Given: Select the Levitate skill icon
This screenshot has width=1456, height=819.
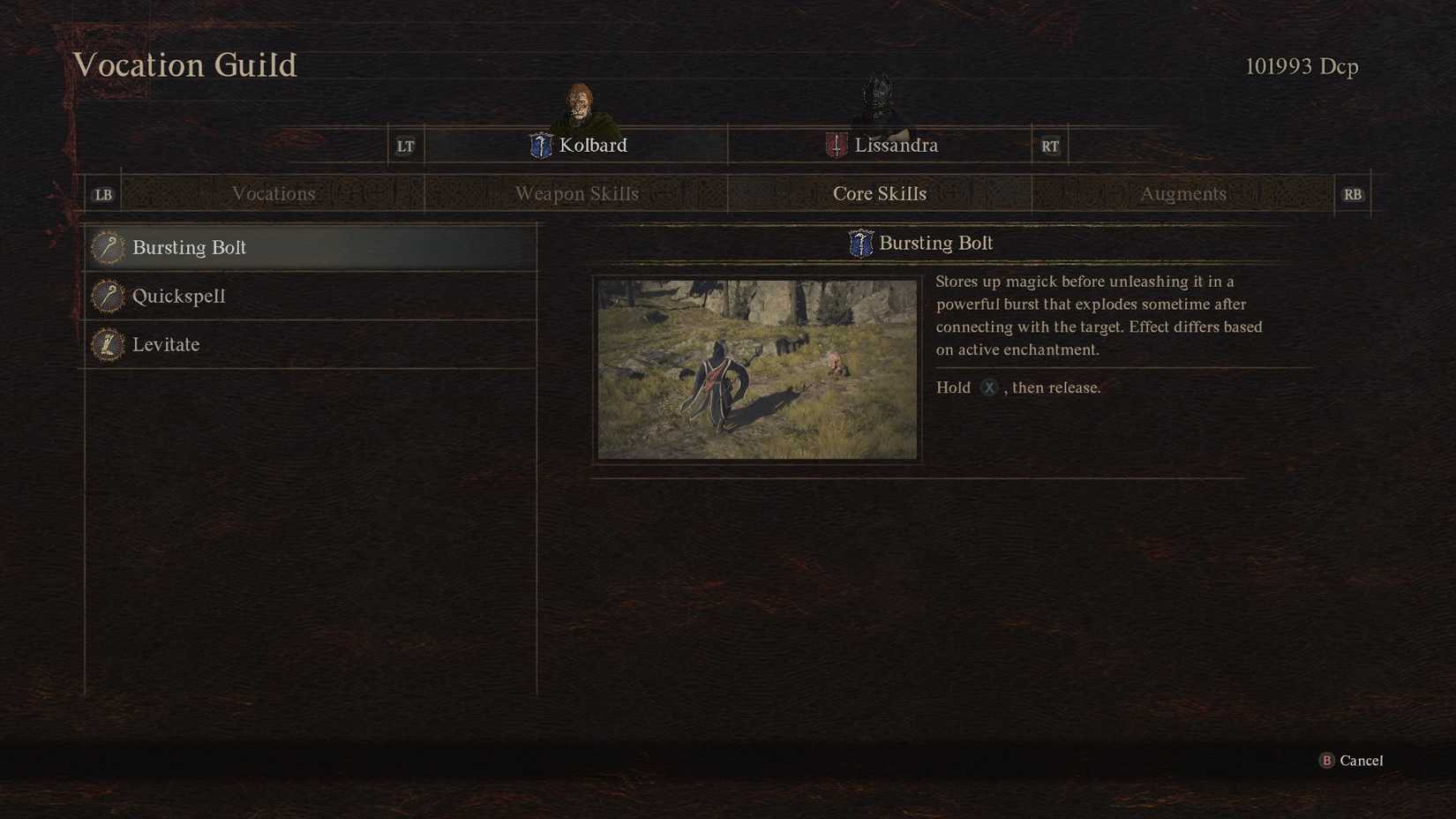Looking at the screenshot, I should click(x=106, y=345).
